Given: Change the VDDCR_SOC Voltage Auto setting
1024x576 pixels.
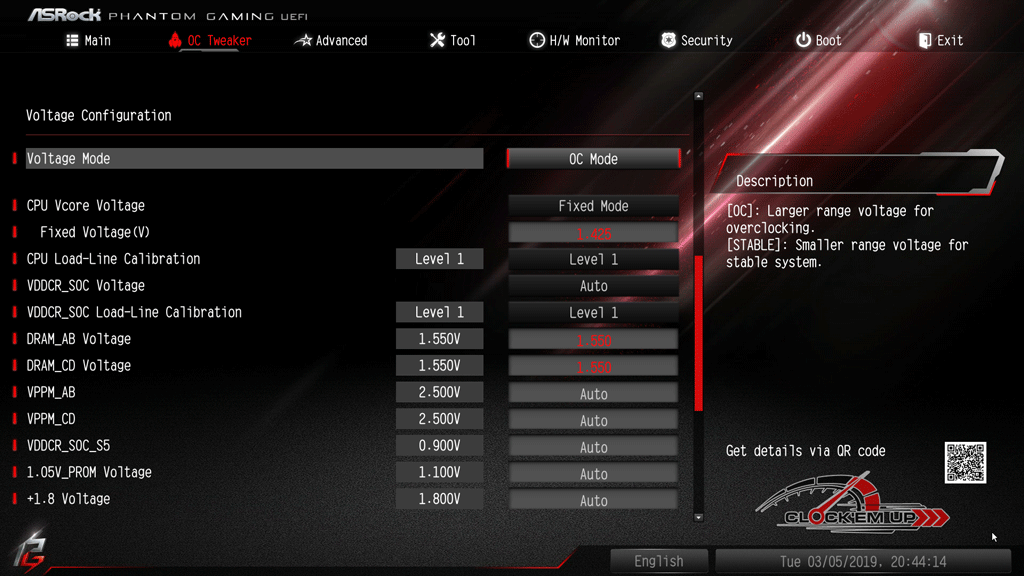Looking at the screenshot, I should pos(593,286).
